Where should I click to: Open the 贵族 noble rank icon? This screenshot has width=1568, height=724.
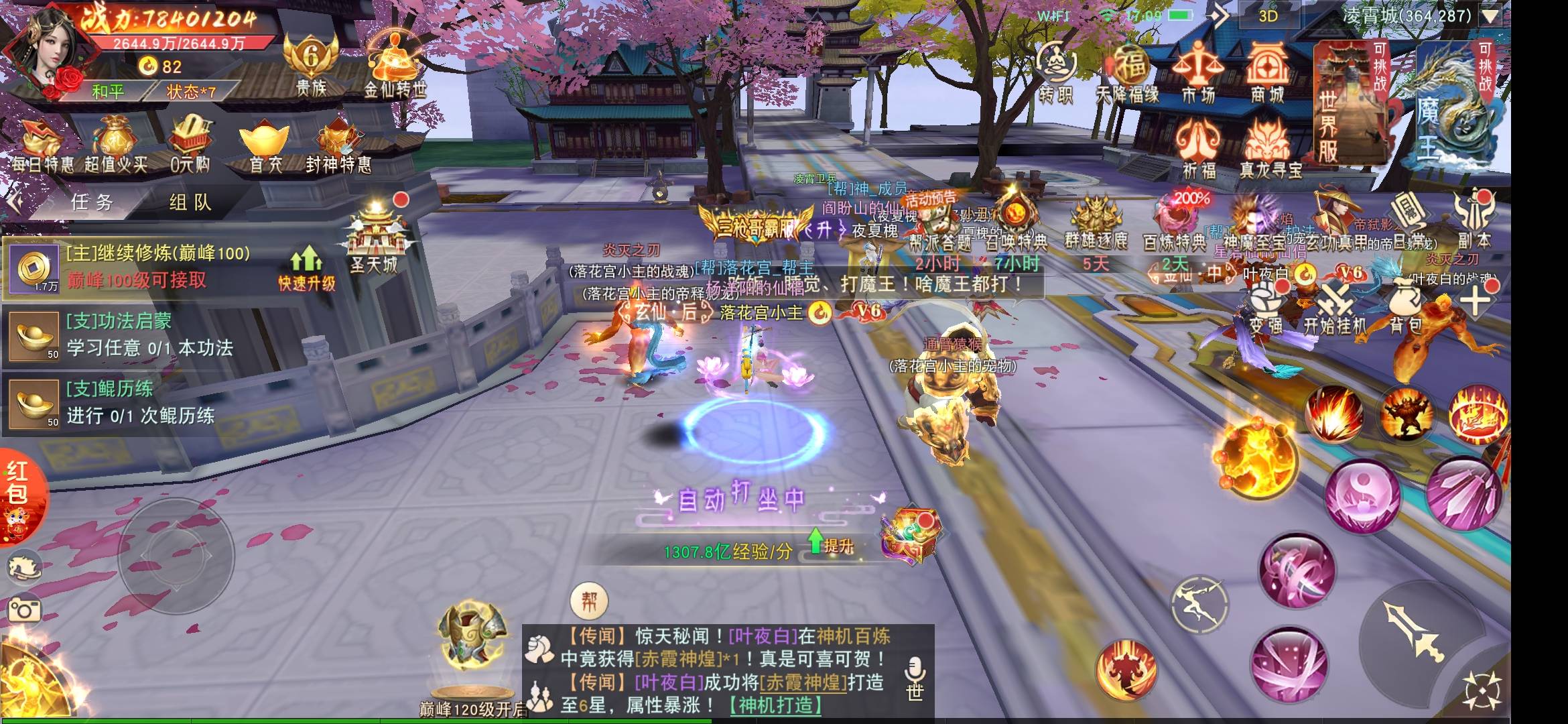[310, 65]
